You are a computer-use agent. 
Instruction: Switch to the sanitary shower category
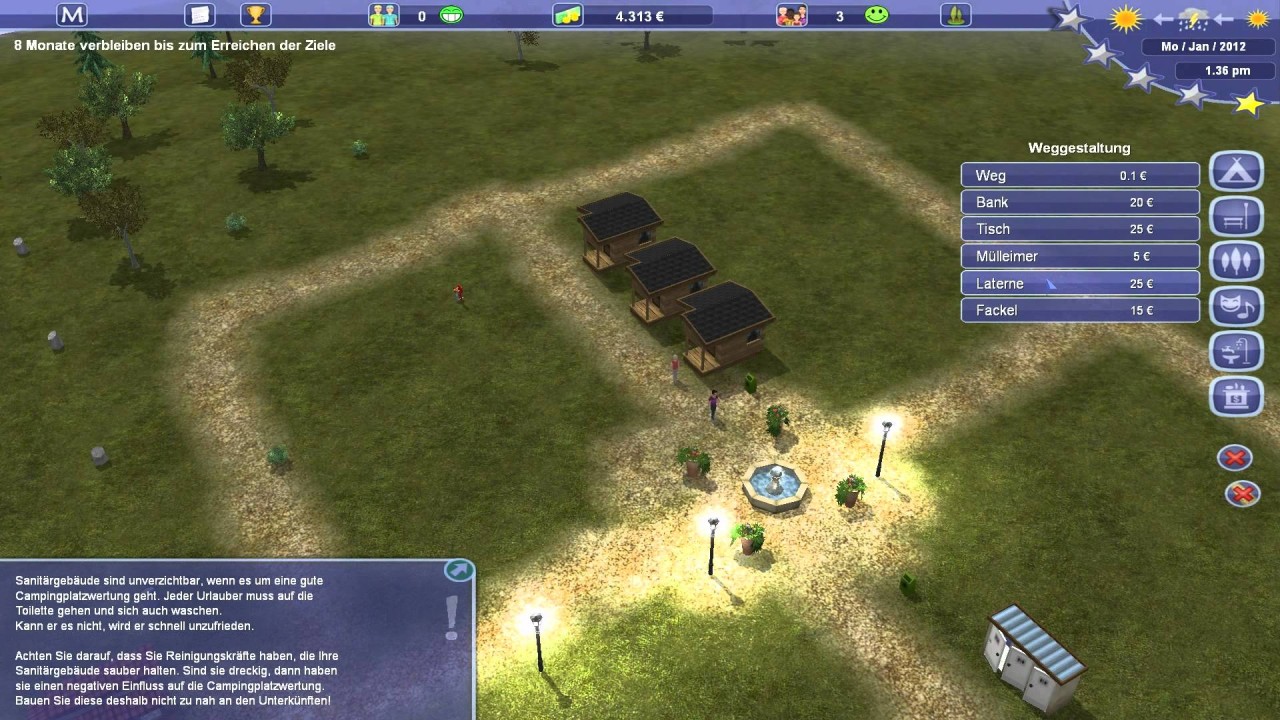[1236, 351]
